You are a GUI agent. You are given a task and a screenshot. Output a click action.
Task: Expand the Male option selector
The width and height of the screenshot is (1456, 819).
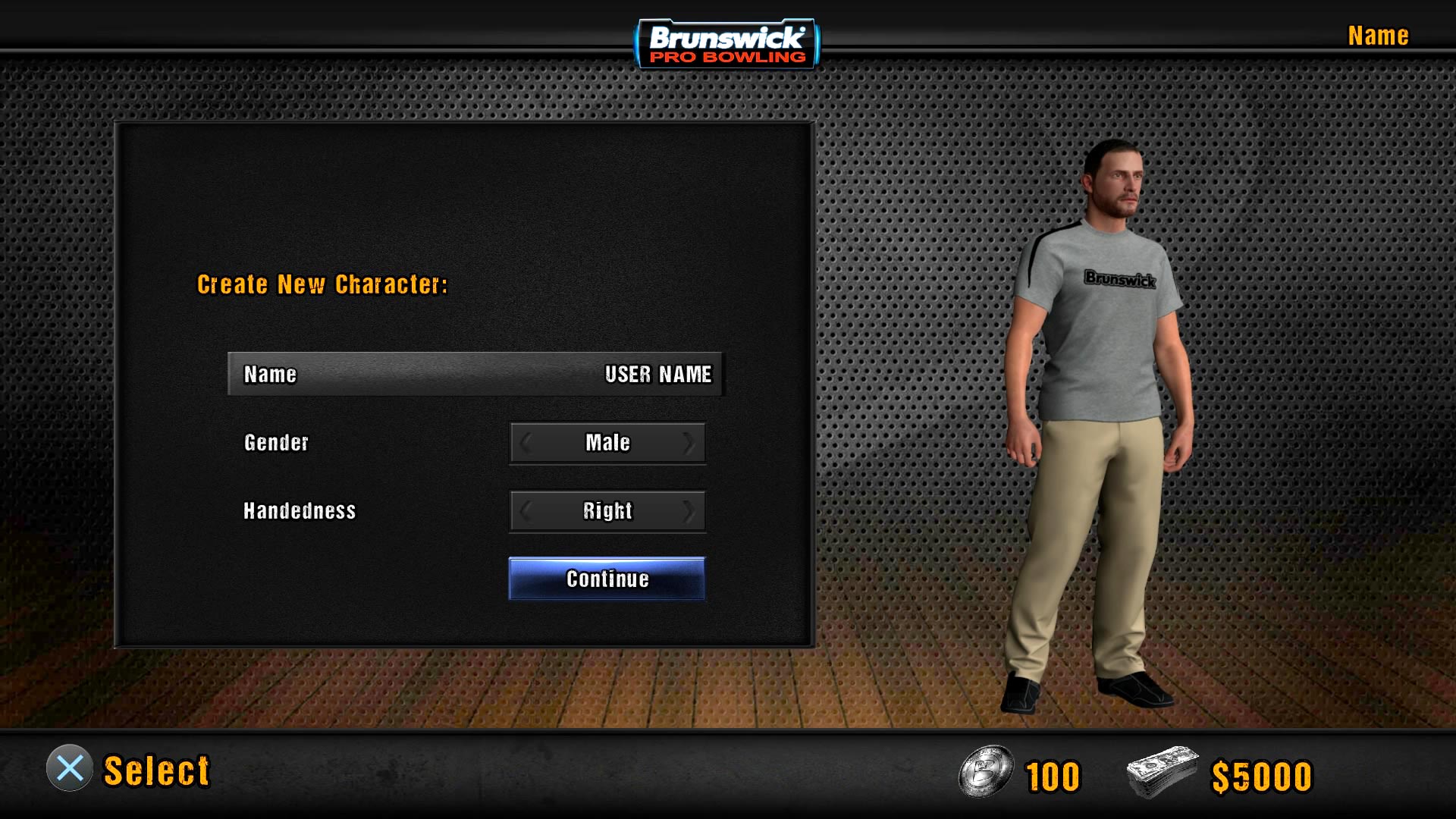click(x=607, y=443)
